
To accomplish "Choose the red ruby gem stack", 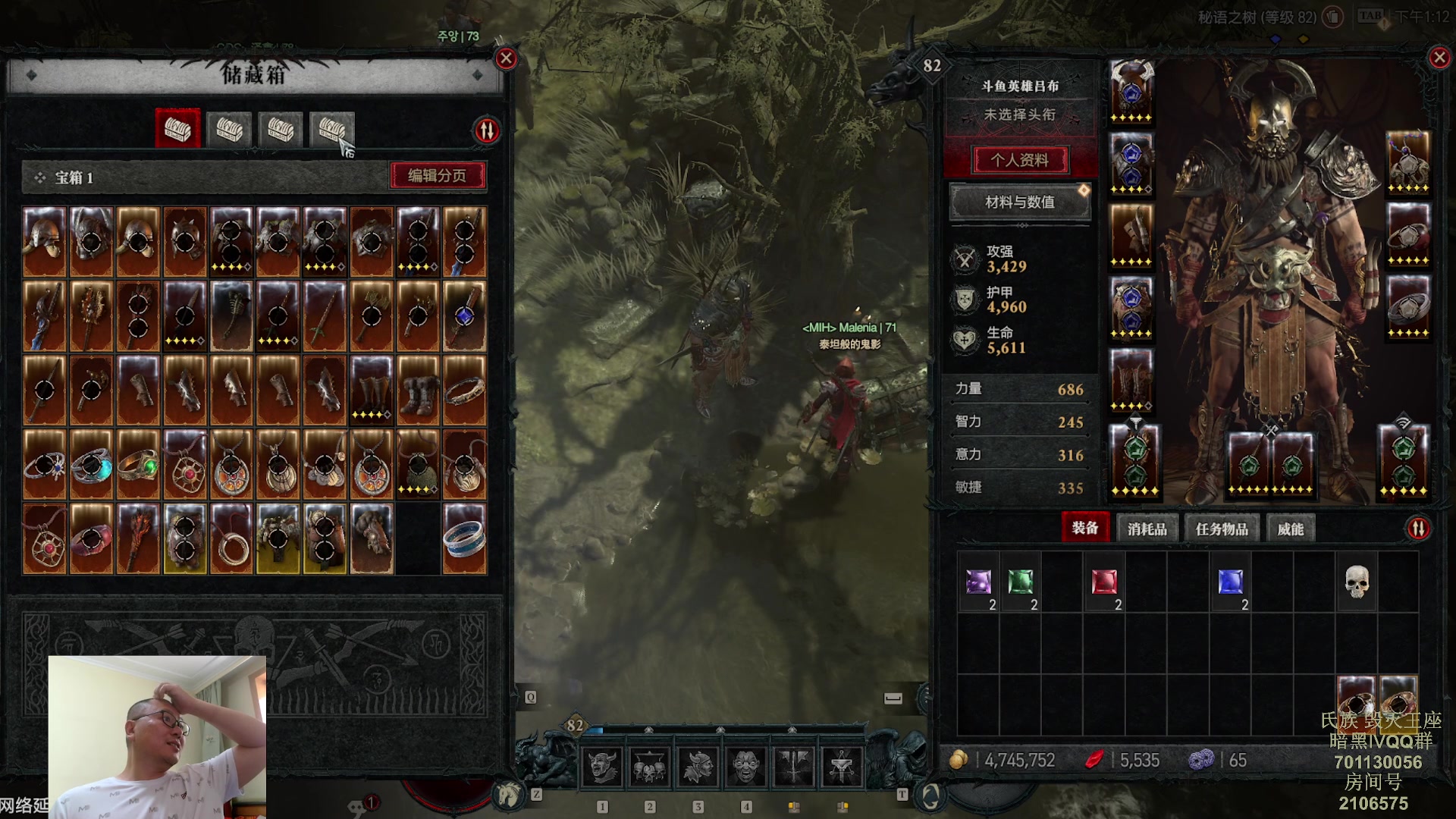I will pyautogui.click(x=1104, y=582).
